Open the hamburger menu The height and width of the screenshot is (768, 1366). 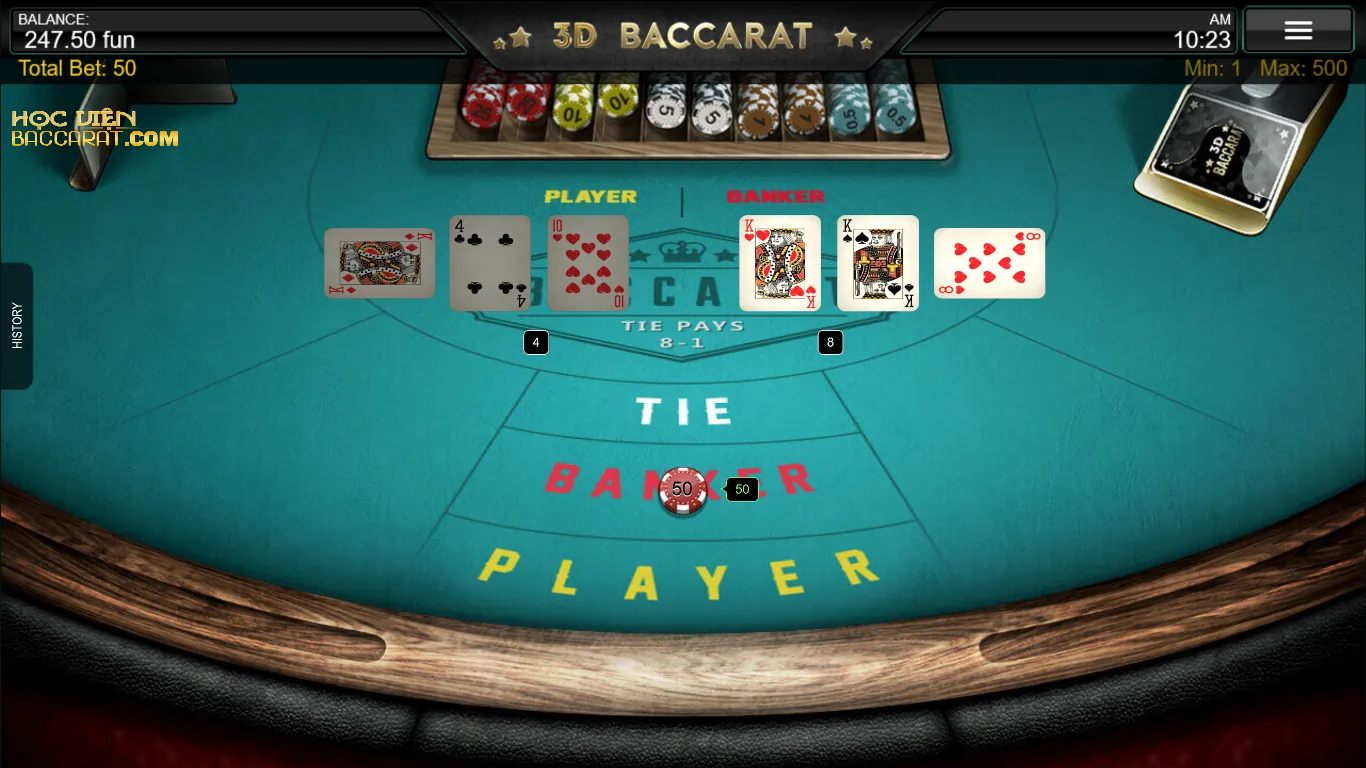tap(1297, 30)
